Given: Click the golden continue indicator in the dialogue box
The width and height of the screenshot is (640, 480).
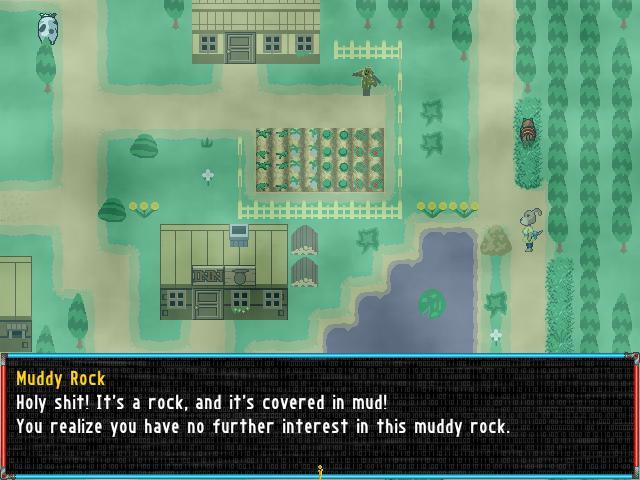Looking at the screenshot, I should click(x=320, y=471).
